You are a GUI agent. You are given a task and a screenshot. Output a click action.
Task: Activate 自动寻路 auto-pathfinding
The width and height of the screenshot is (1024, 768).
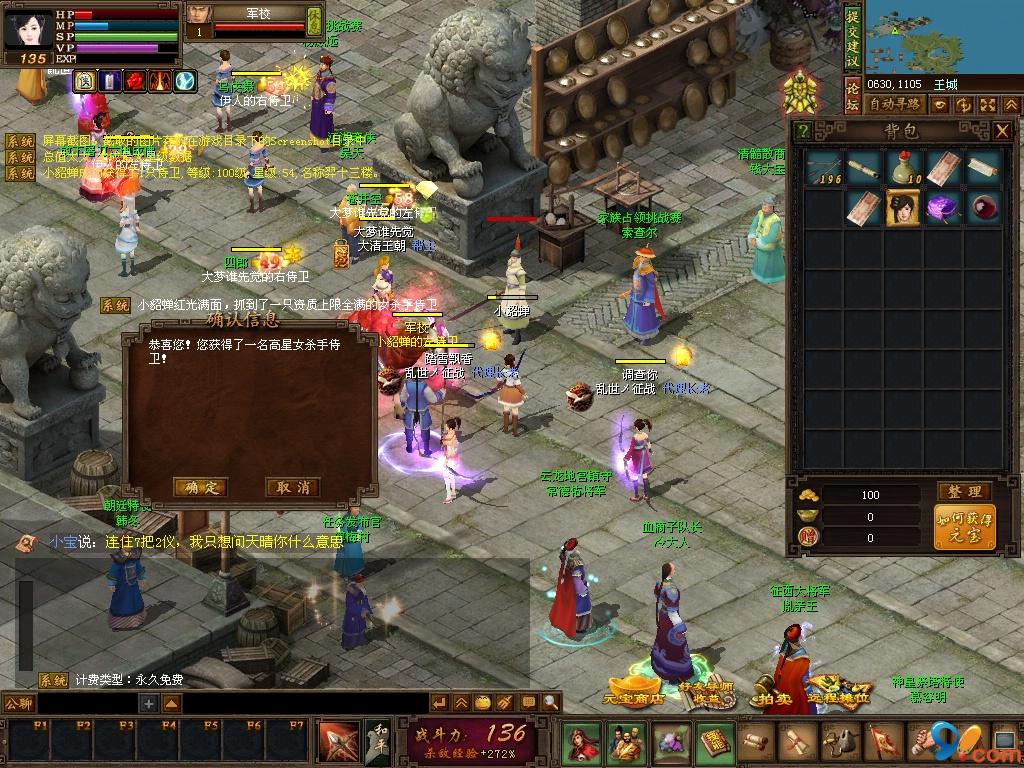tap(895, 104)
